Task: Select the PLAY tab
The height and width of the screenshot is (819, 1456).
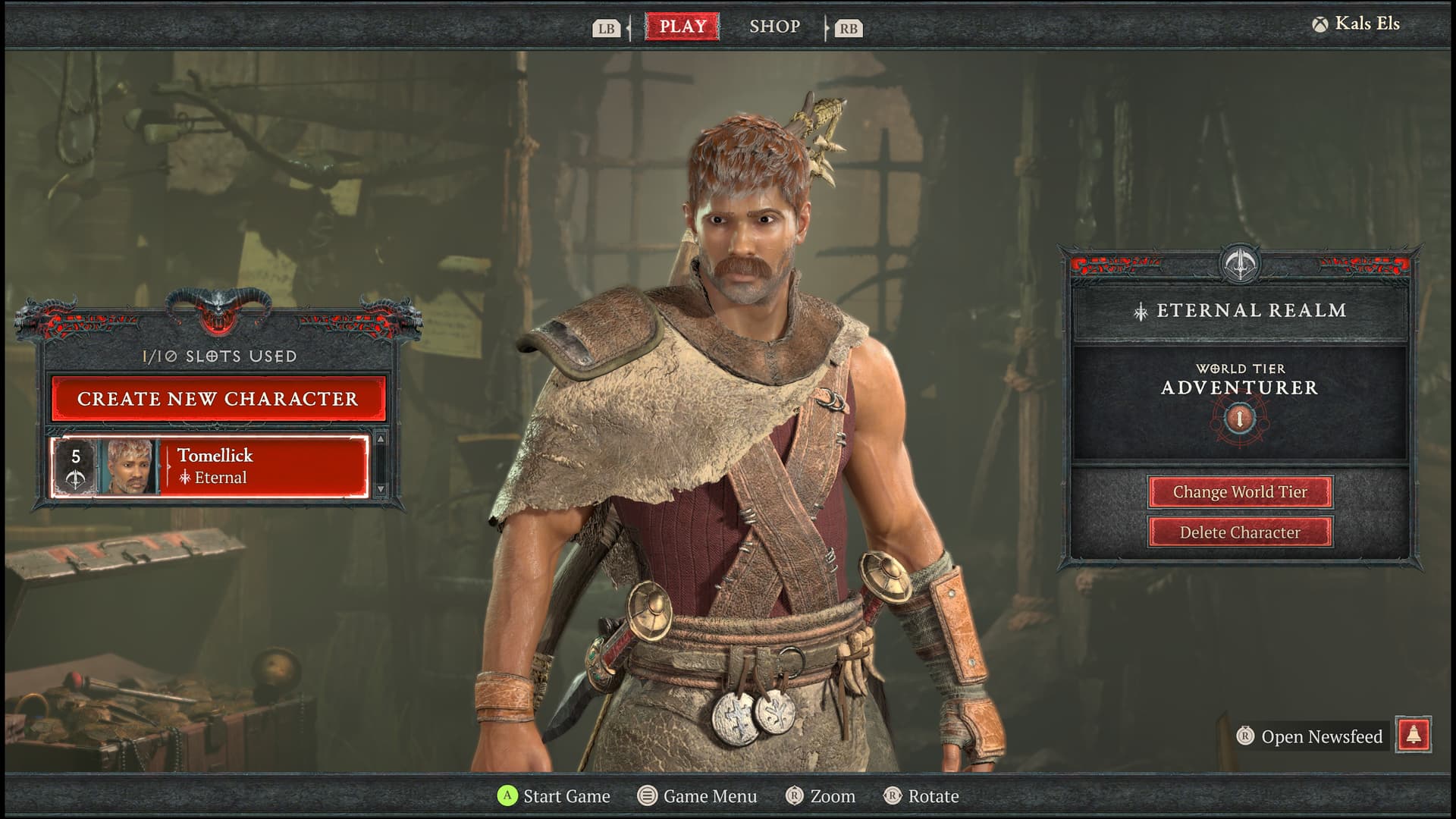Action: [682, 27]
